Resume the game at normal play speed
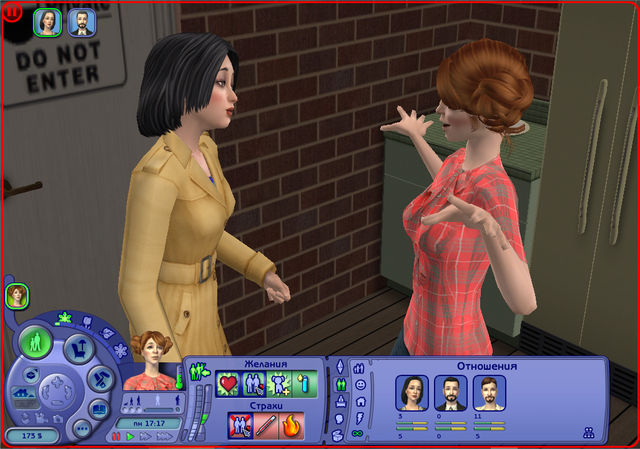Image resolution: width=640 pixels, height=449 pixels. [x=130, y=437]
